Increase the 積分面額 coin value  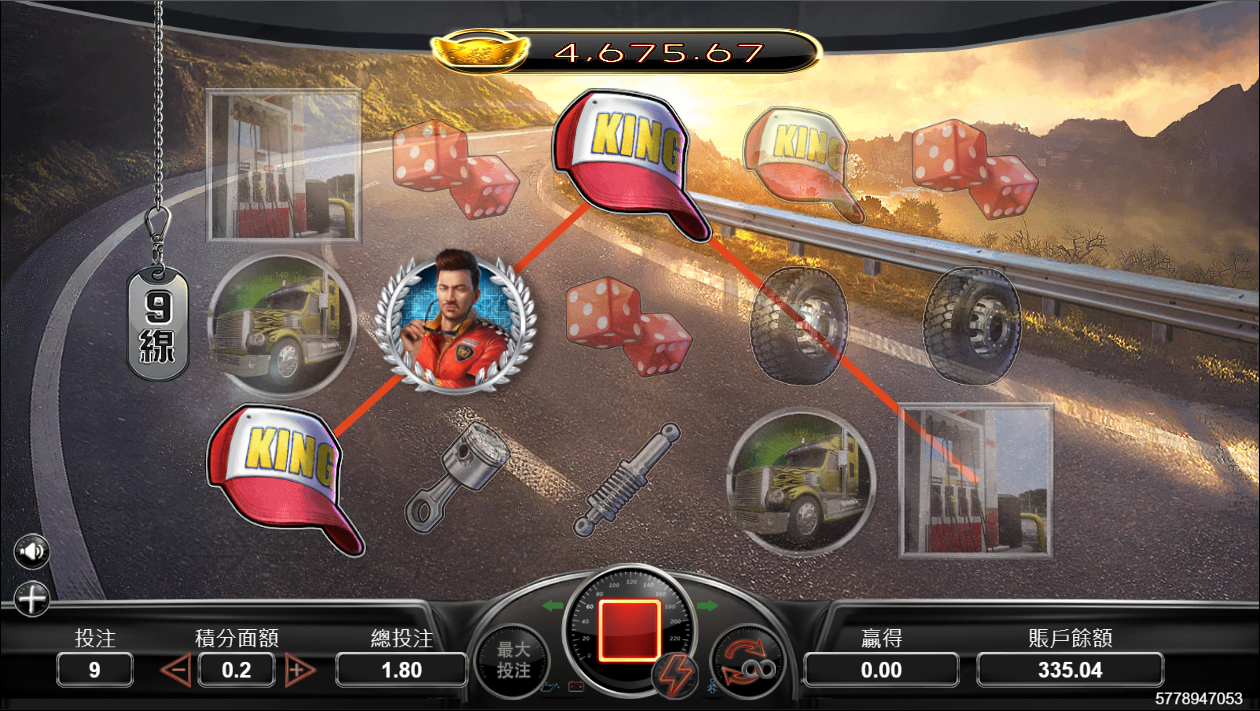click(299, 670)
